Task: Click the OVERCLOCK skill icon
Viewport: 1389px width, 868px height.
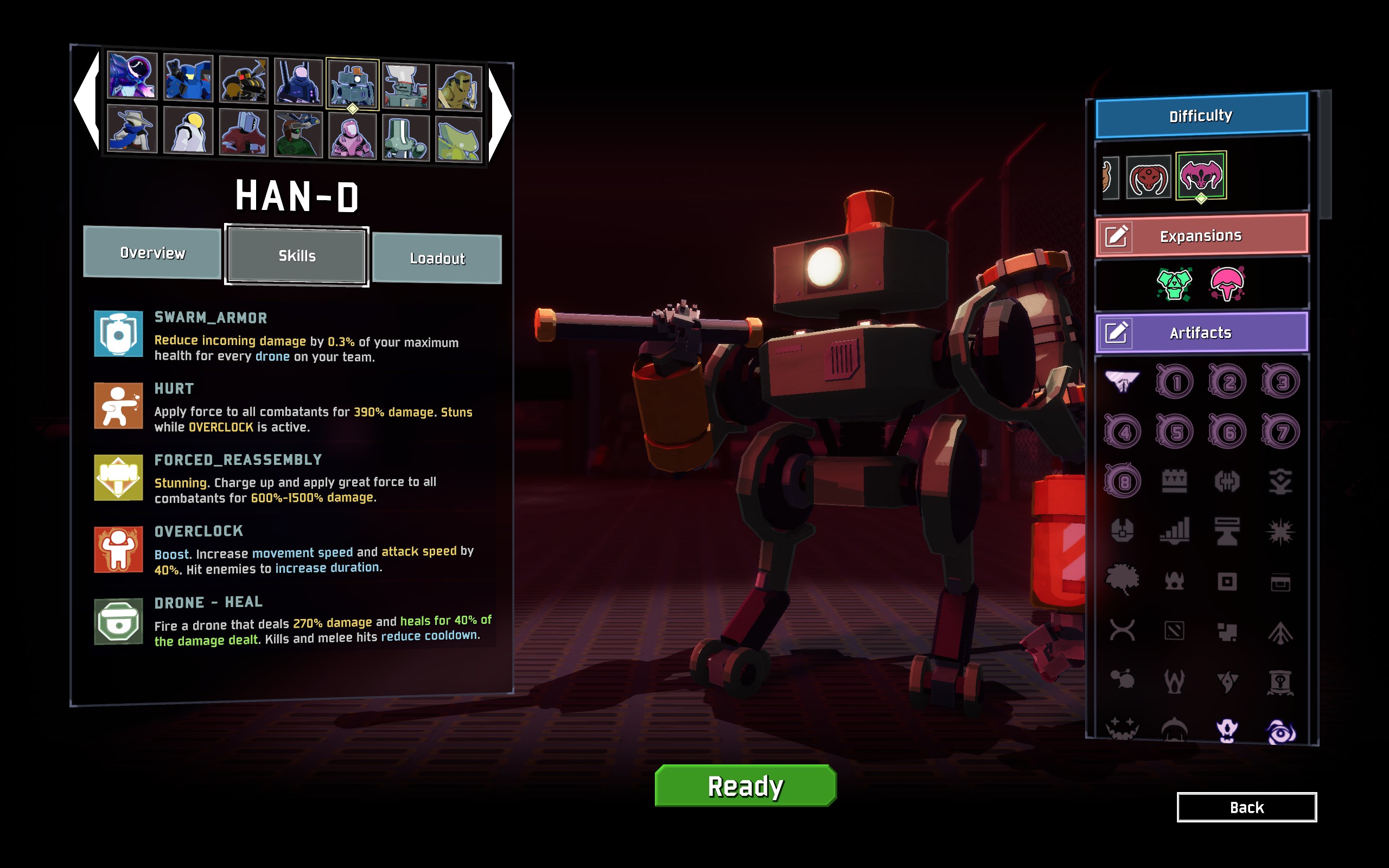Action: (118, 550)
